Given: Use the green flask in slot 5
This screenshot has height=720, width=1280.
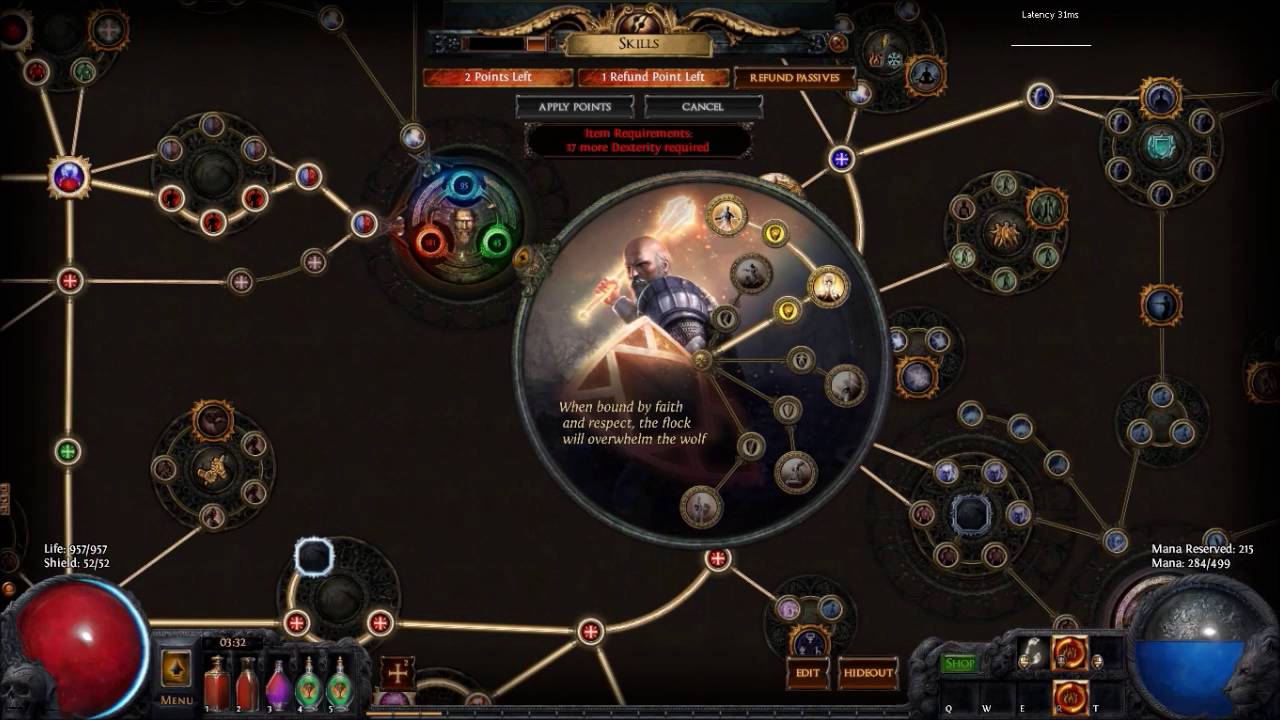Looking at the screenshot, I should tap(340, 684).
